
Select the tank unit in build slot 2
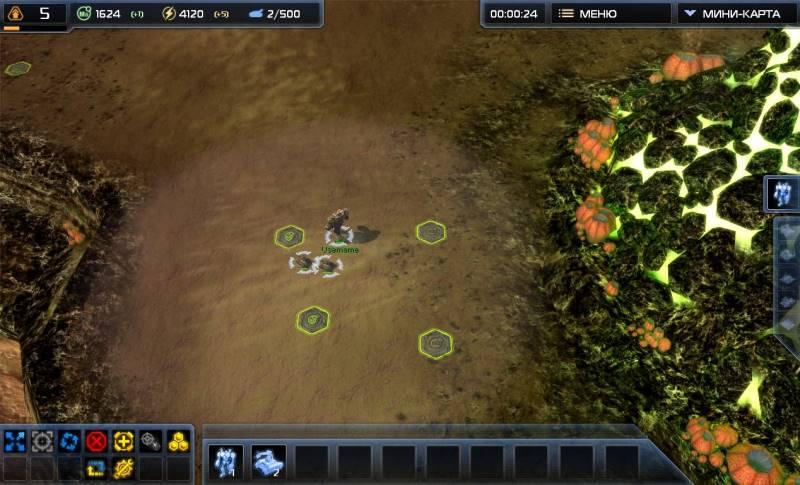click(x=268, y=462)
